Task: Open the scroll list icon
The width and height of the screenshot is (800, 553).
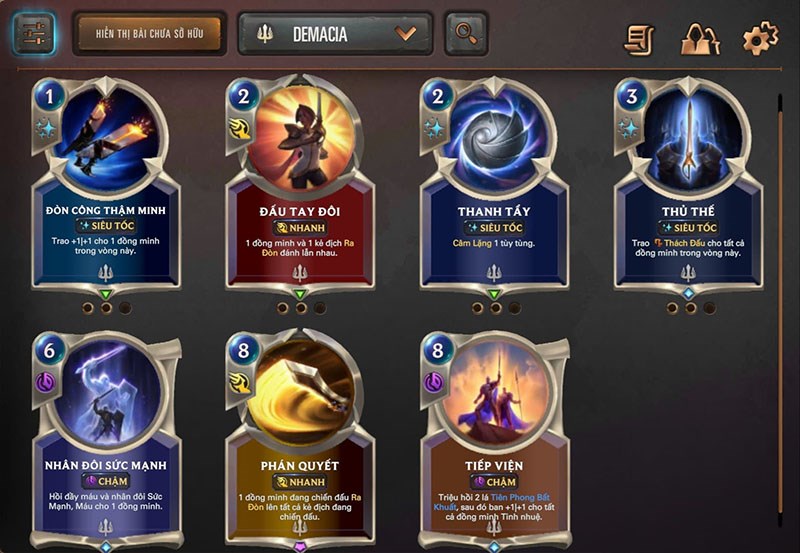Action: tap(640, 39)
